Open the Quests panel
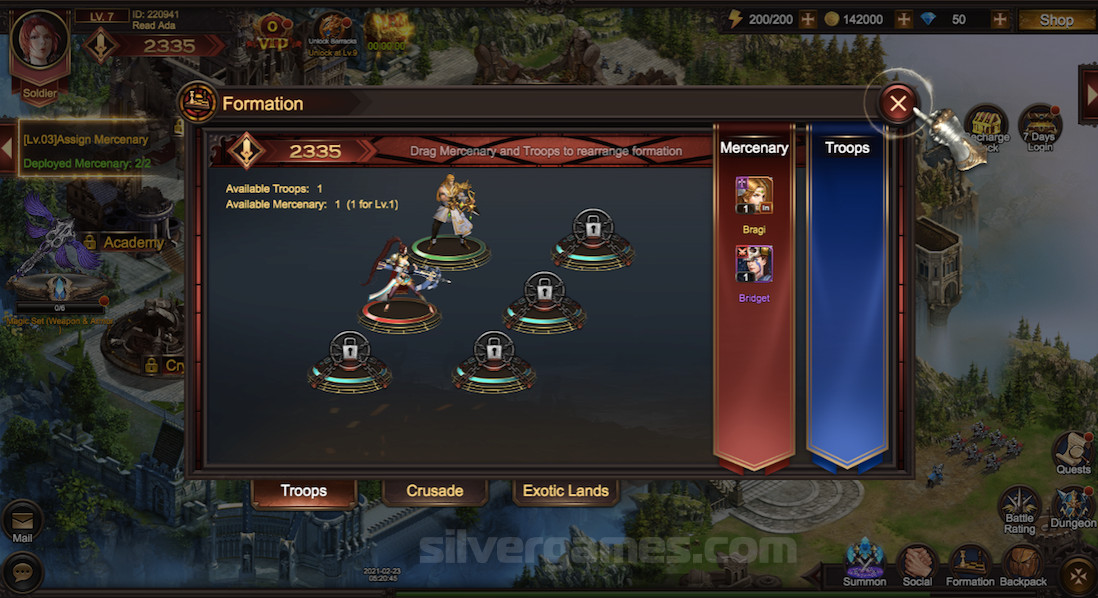 coord(1073,453)
